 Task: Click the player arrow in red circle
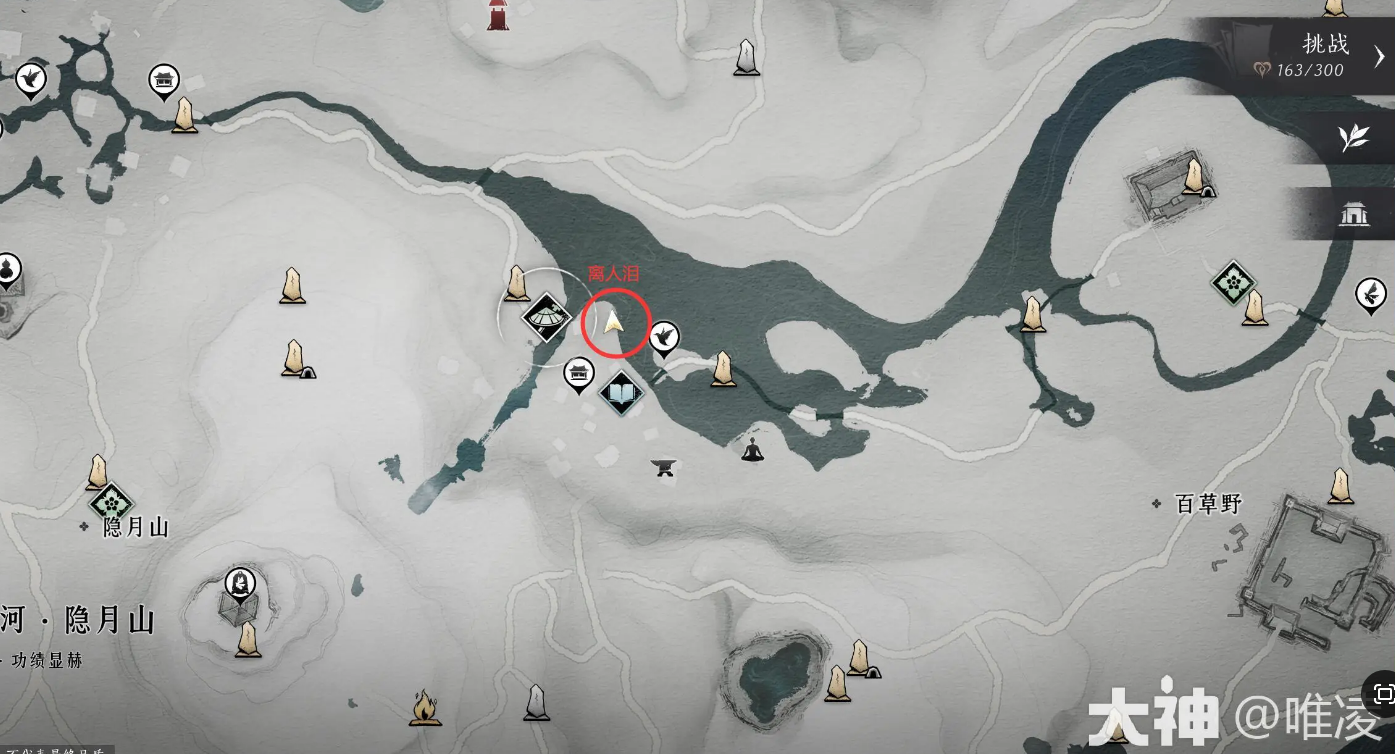click(x=614, y=322)
